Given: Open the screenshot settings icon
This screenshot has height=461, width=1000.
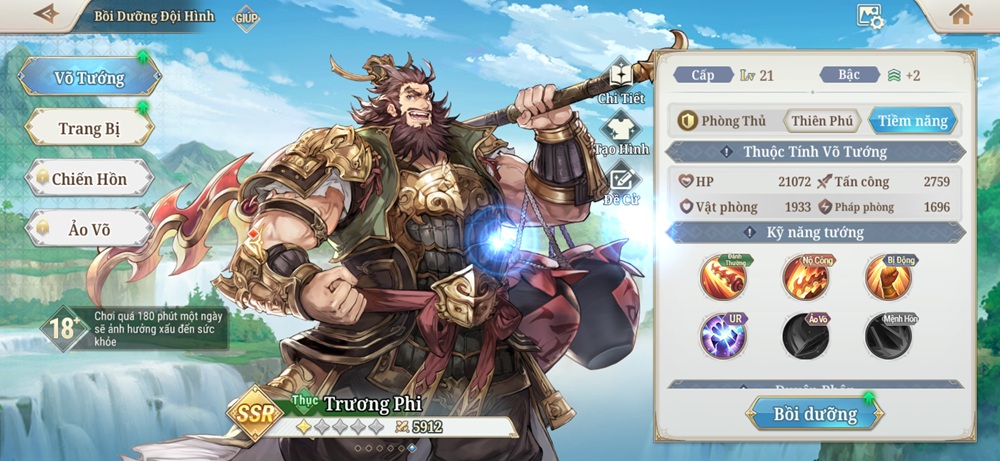Looking at the screenshot, I should [x=869, y=16].
